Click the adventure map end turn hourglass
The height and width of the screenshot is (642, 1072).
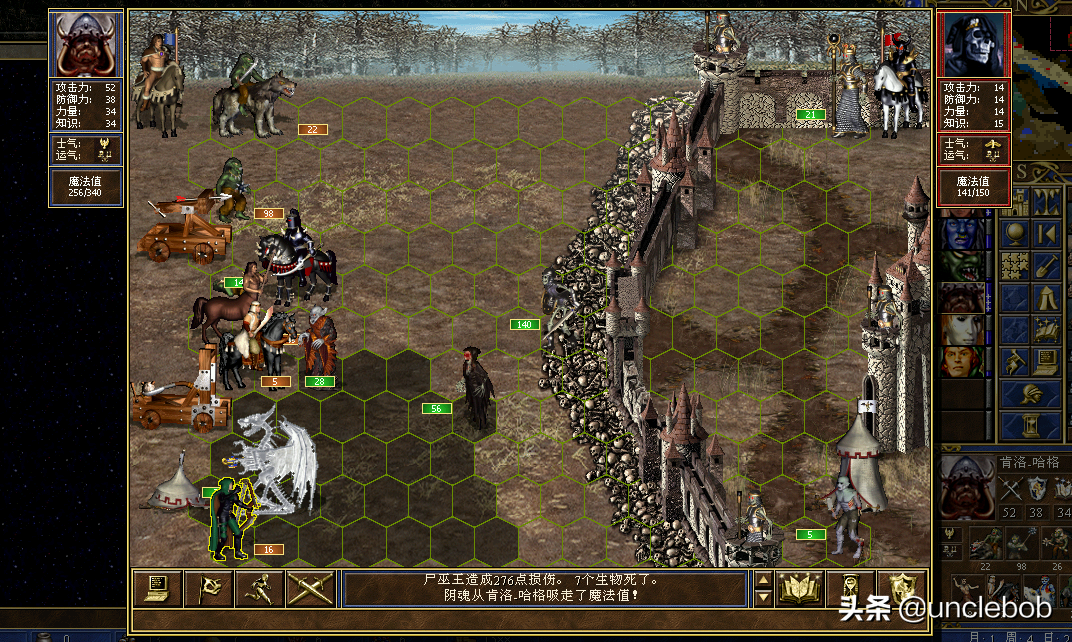(1030, 425)
